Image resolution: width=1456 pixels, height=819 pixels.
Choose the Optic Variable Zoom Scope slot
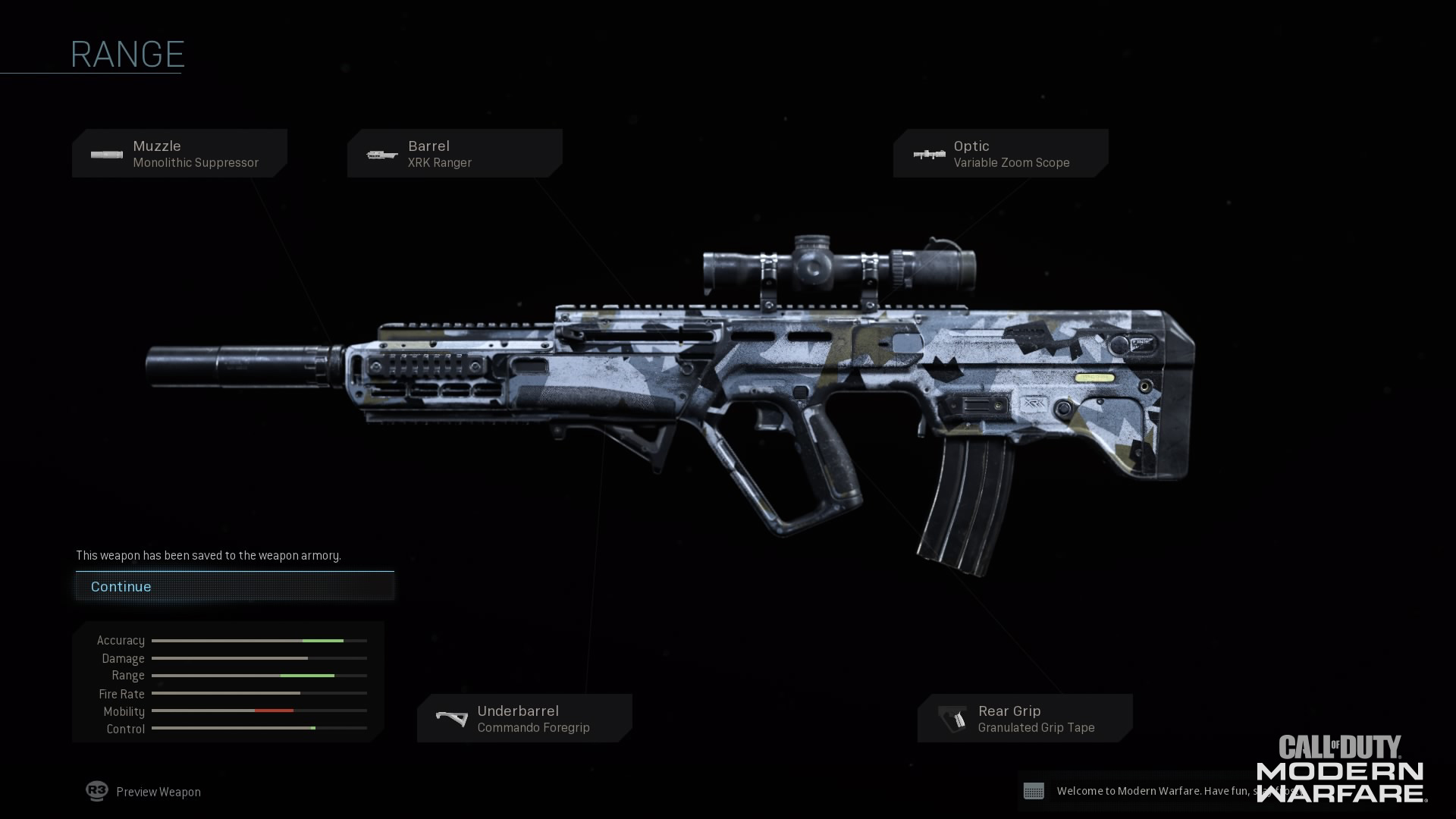coord(1000,154)
